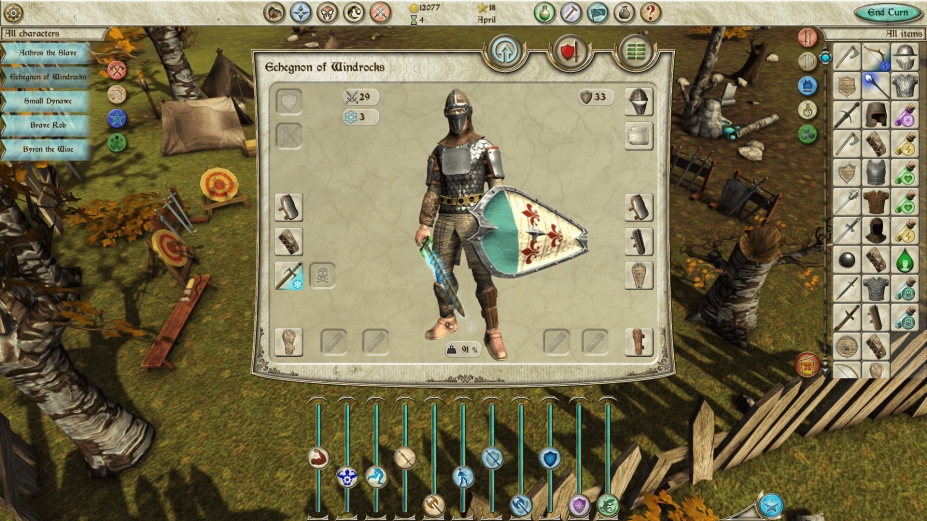Open the hammer icon in the top bar

click(x=571, y=13)
